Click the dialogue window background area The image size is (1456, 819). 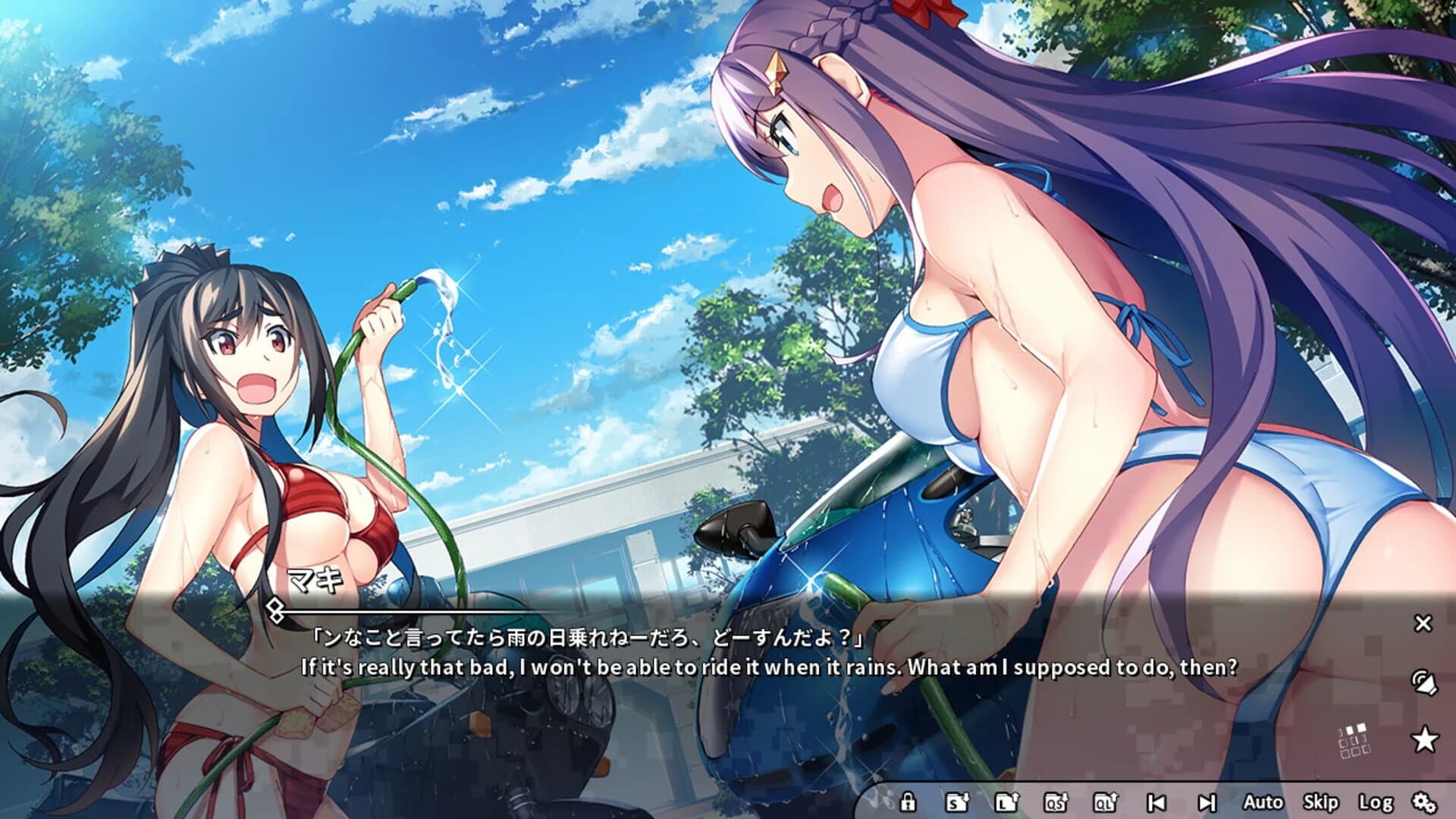click(x=682, y=720)
